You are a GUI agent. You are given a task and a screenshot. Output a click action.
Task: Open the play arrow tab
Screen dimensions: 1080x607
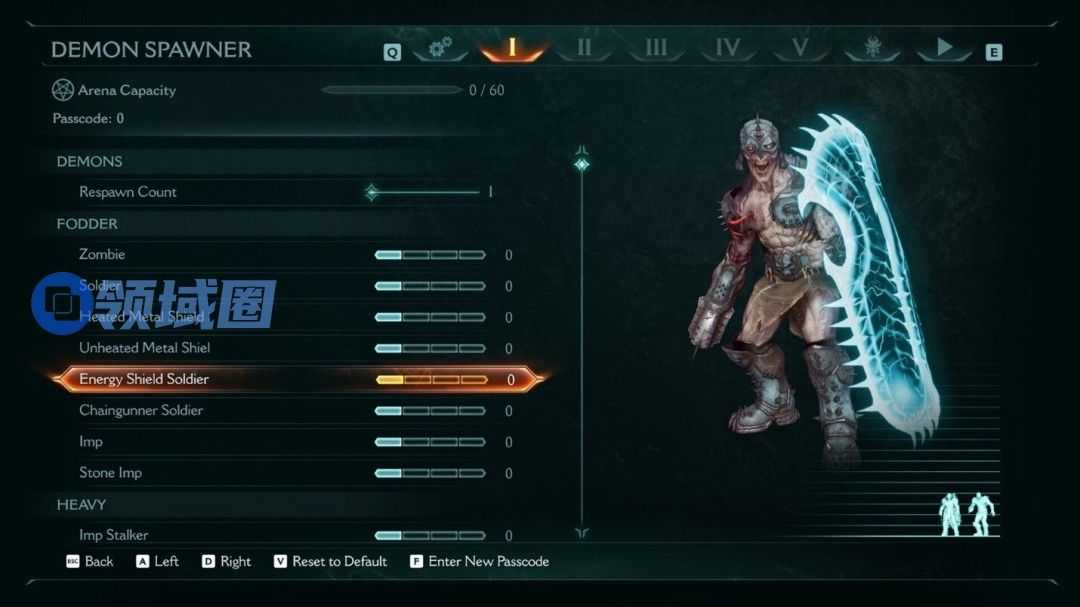tap(944, 47)
